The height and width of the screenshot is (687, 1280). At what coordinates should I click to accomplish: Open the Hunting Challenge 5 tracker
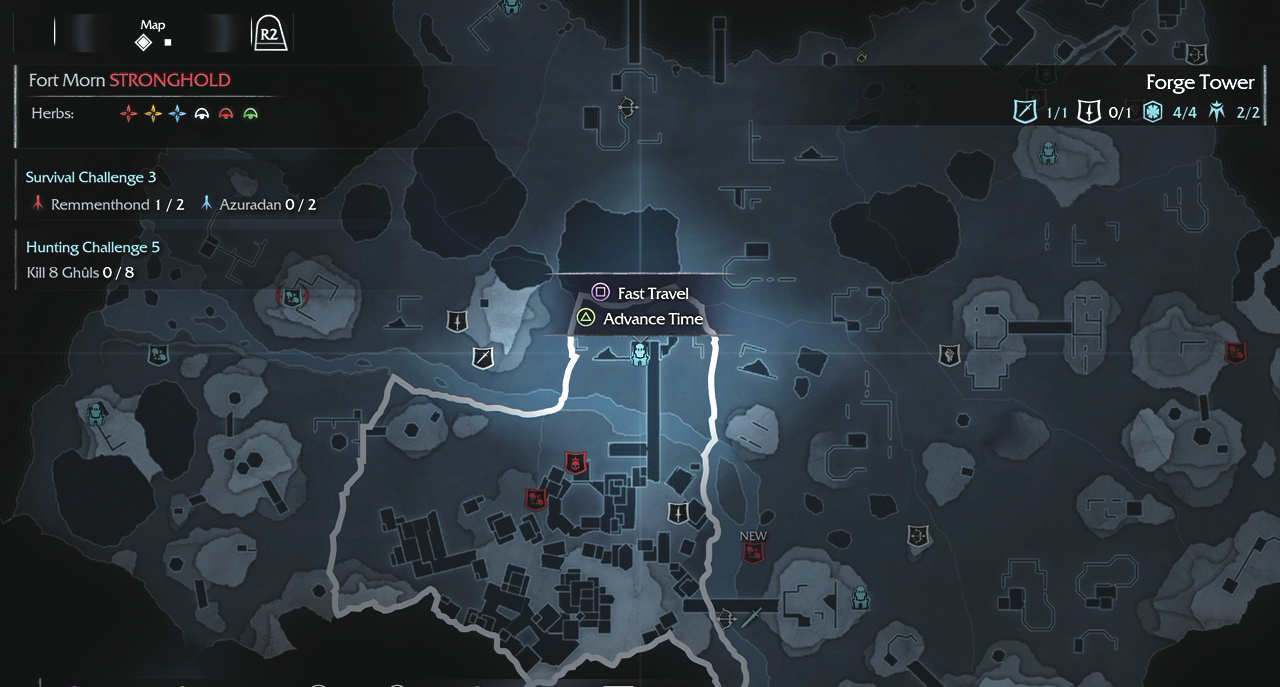point(93,247)
